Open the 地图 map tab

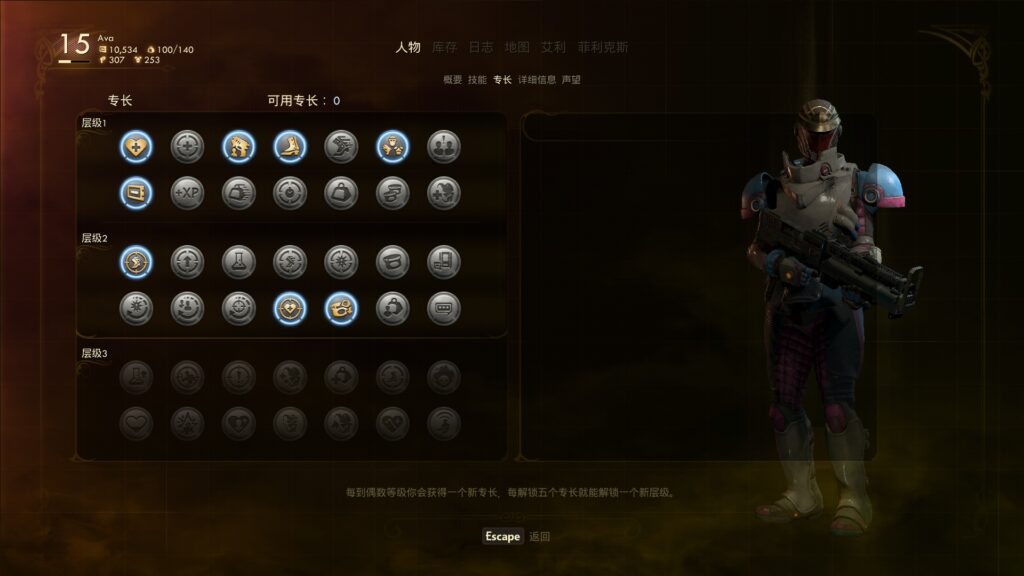517,47
